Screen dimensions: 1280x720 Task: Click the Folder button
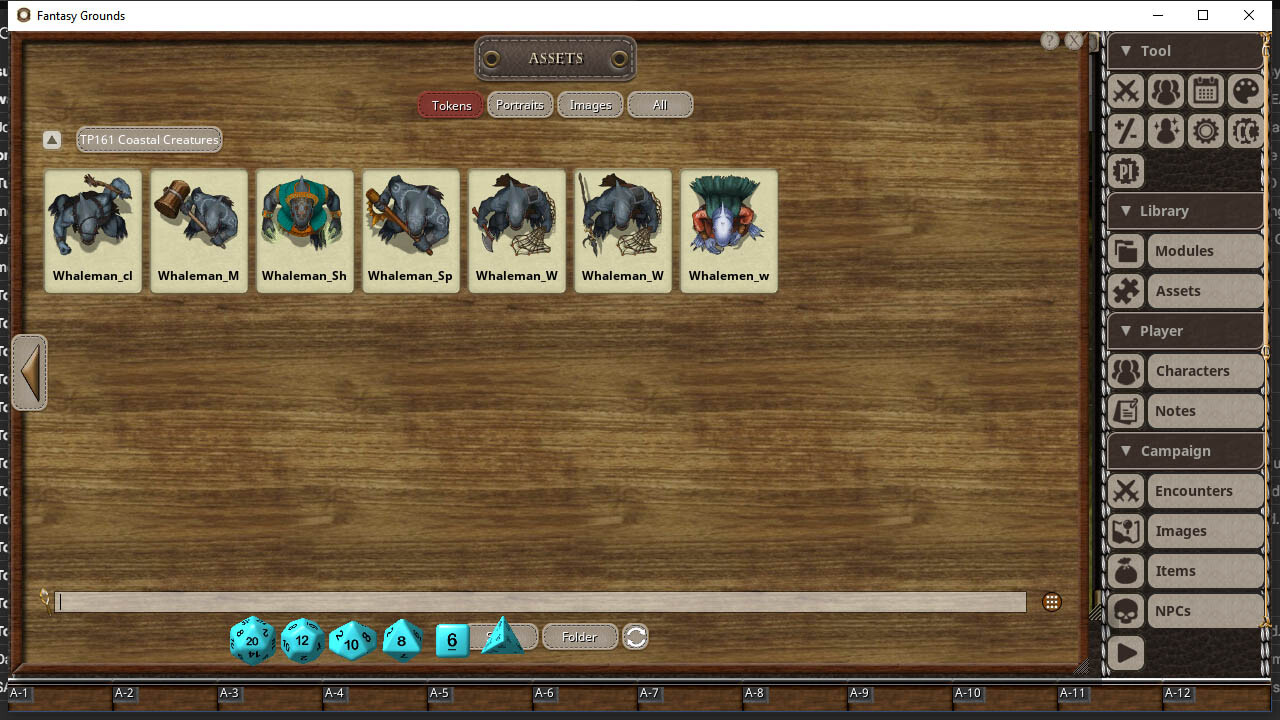pyautogui.click(x=580, y=636)
